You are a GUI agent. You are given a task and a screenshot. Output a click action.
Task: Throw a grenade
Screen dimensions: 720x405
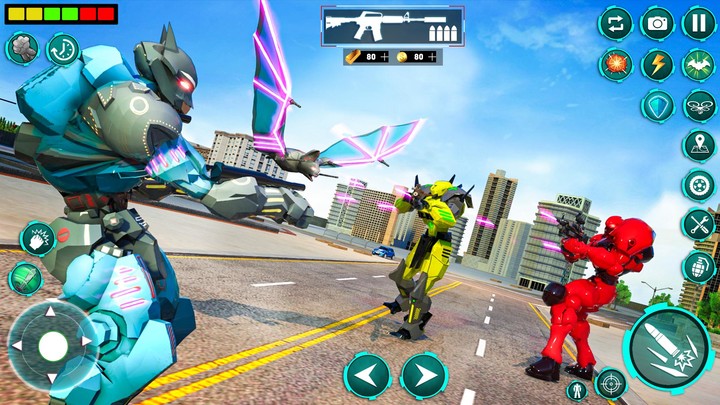pos(699,266)
